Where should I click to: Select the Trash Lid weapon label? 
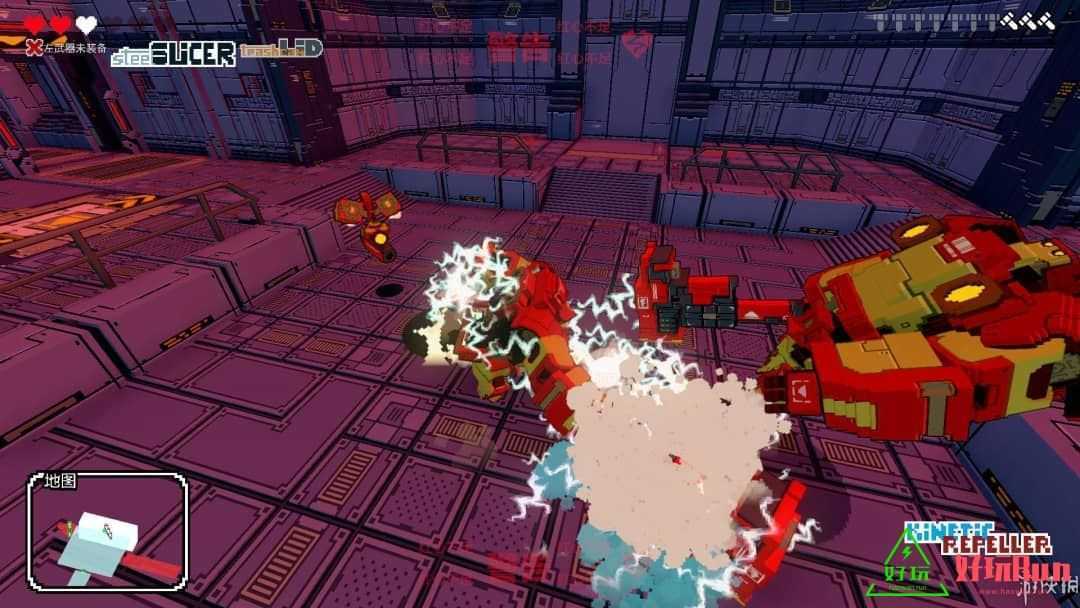[x=280, y=48]
